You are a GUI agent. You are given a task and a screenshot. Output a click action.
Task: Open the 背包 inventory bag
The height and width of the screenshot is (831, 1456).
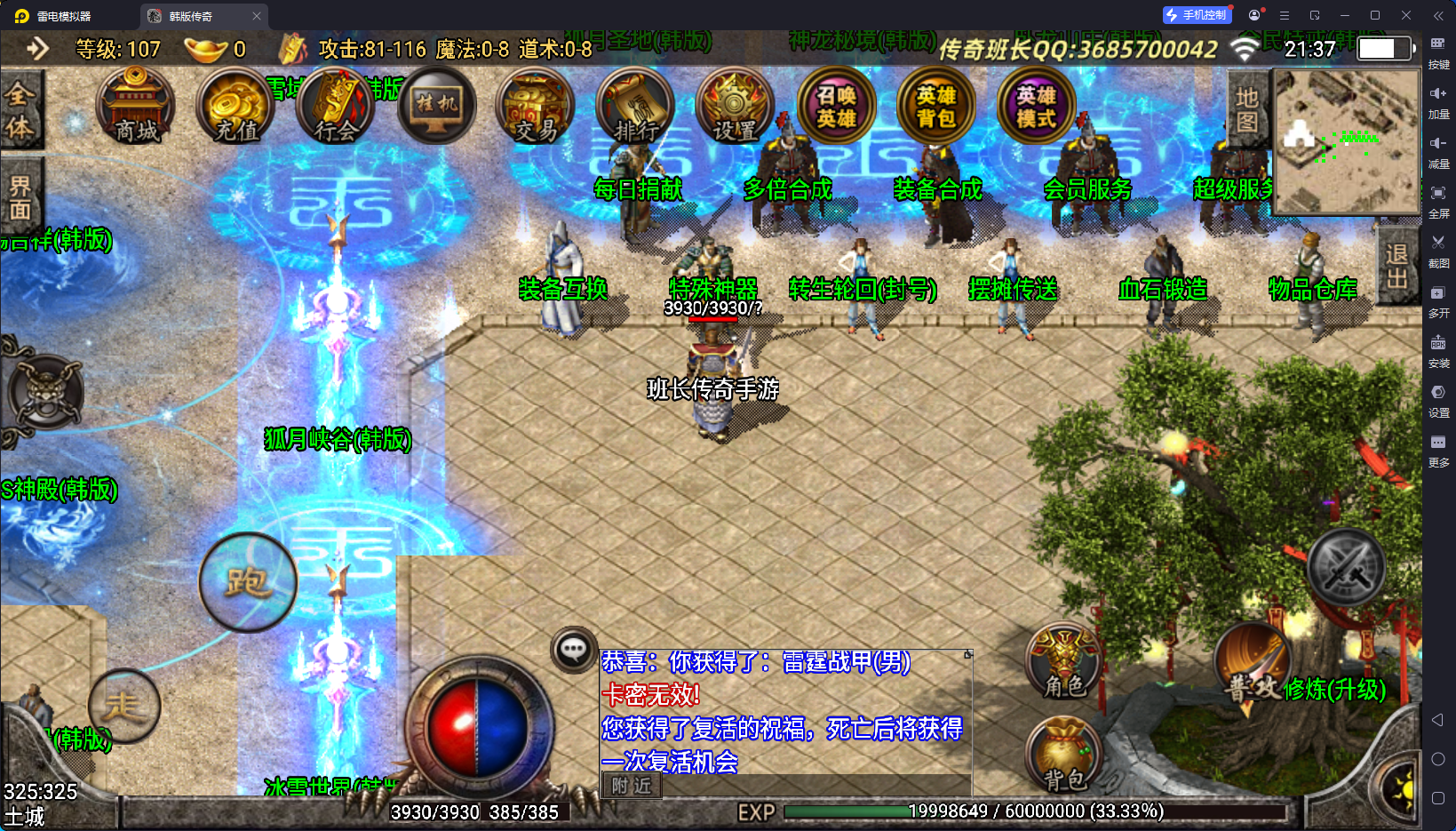click(1063, 755)
